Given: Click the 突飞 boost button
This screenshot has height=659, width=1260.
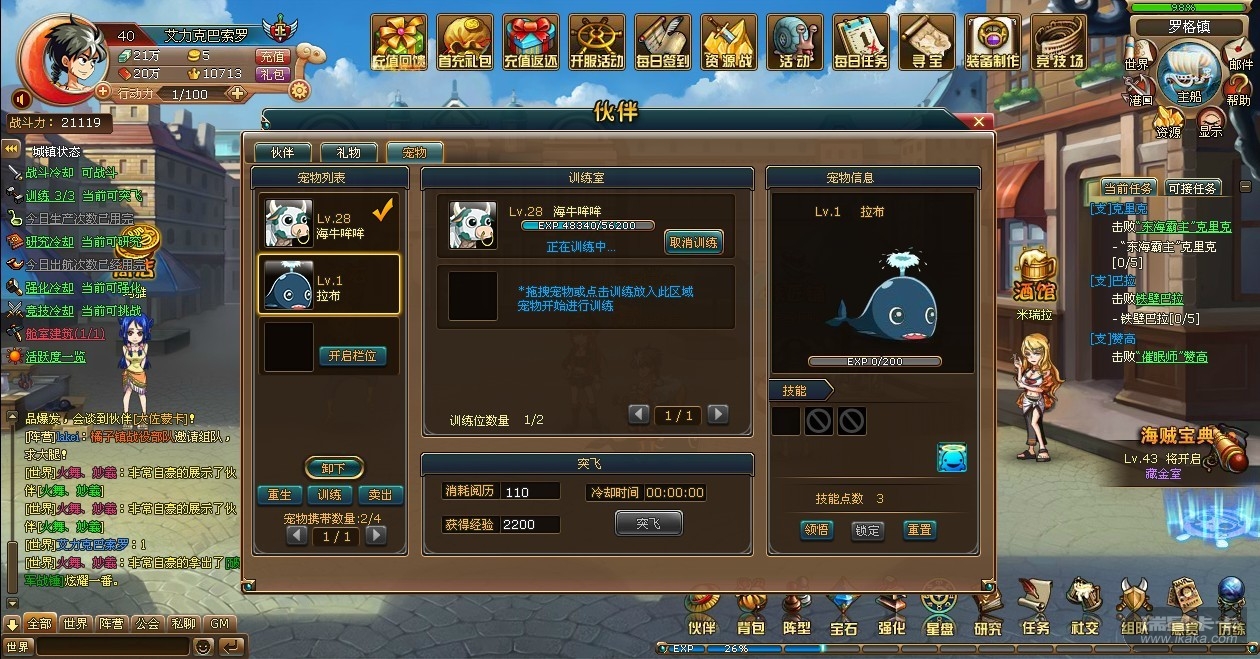Looking at the screenshot, I should (x=648, y=523).
